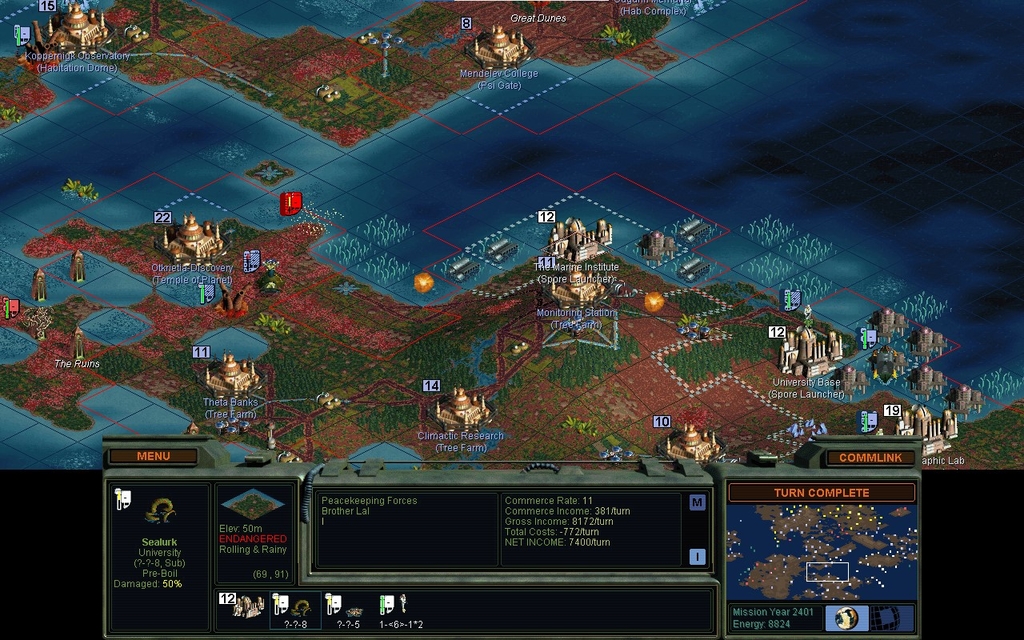Click the world minimap
Screen dimensions: 1024x640
(821, 552)
